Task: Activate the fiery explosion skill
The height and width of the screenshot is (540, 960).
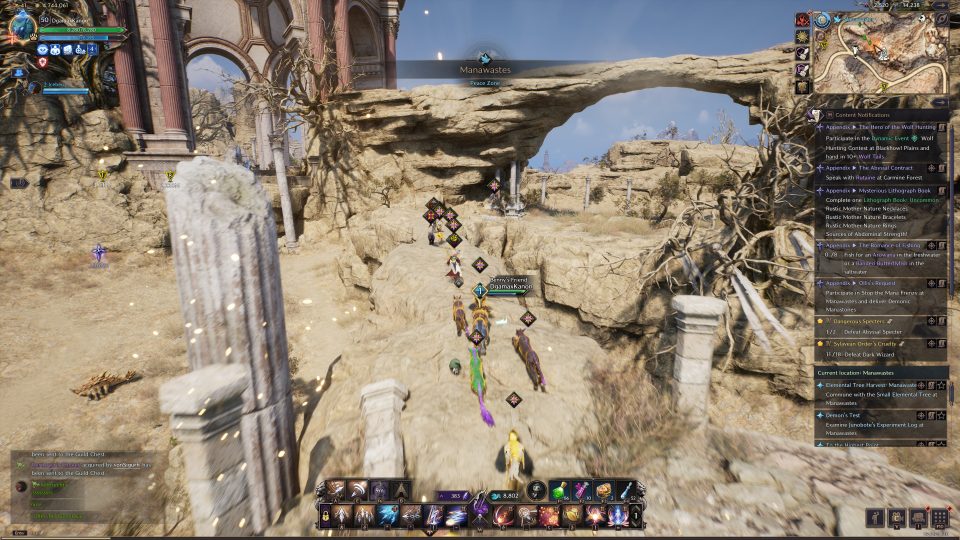Action: (549, 515)
